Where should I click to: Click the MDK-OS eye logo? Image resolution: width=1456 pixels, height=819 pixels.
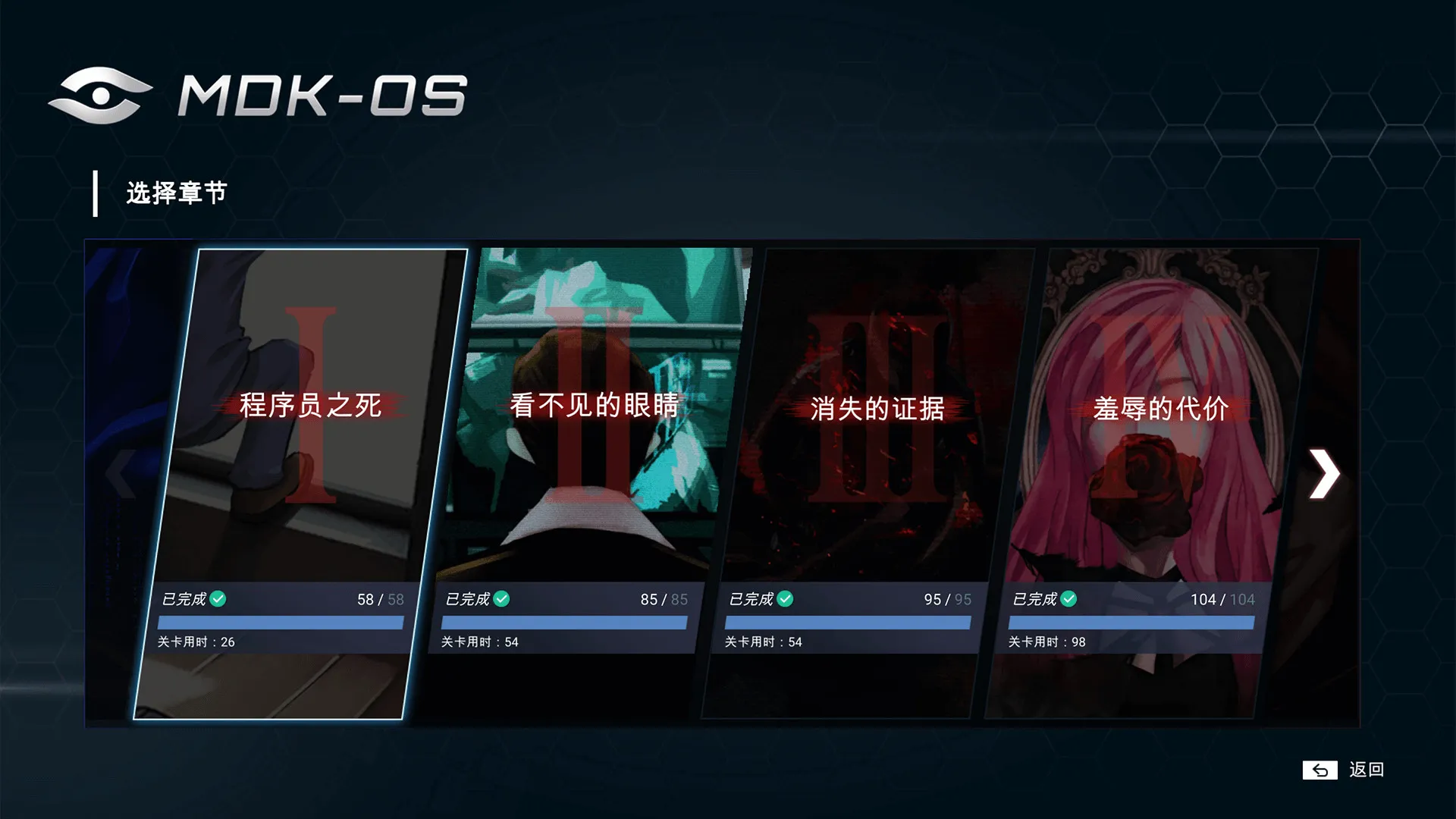point(99,94)
